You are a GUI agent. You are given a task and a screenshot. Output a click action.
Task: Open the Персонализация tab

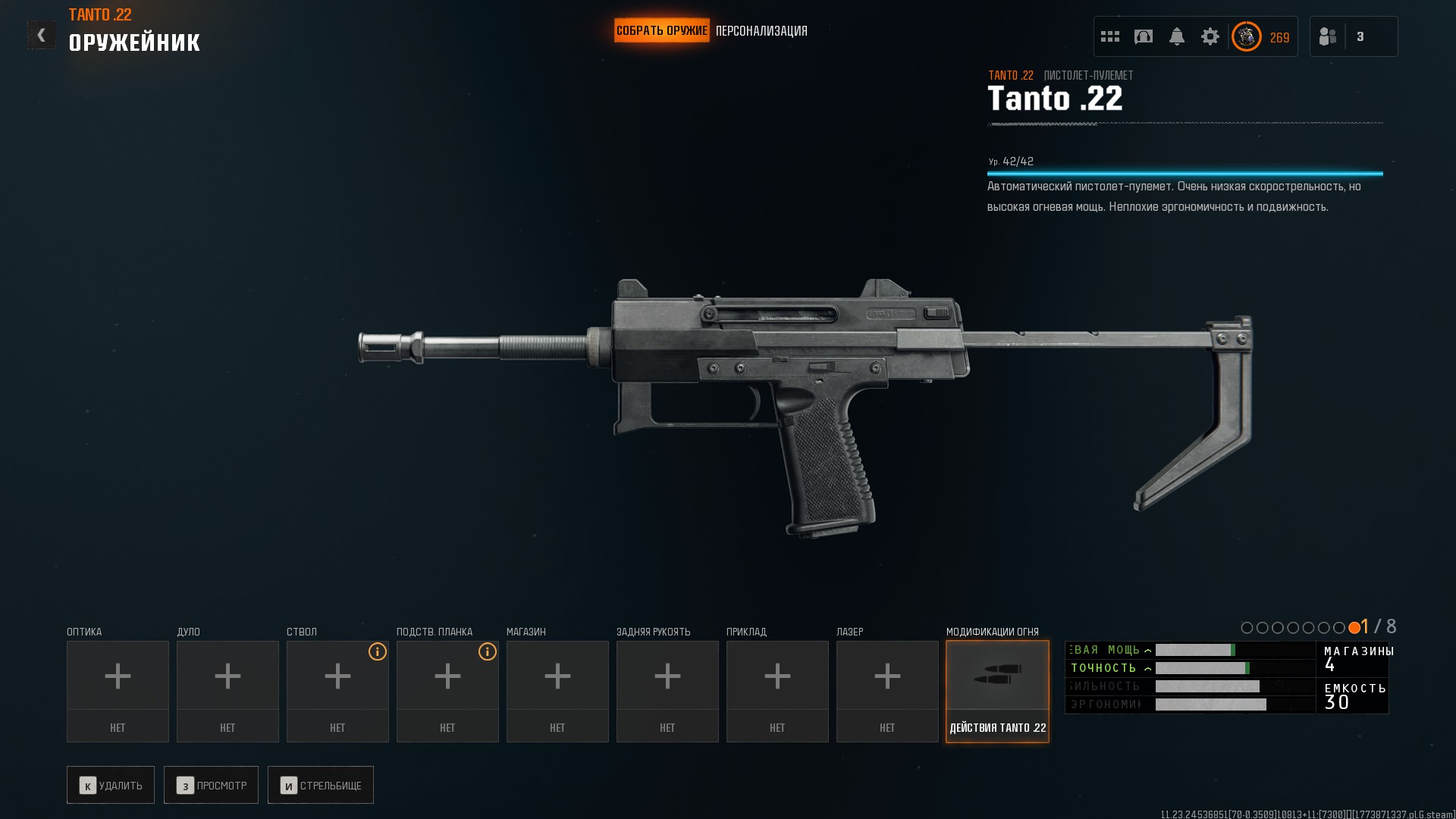[x=761, y=31]
